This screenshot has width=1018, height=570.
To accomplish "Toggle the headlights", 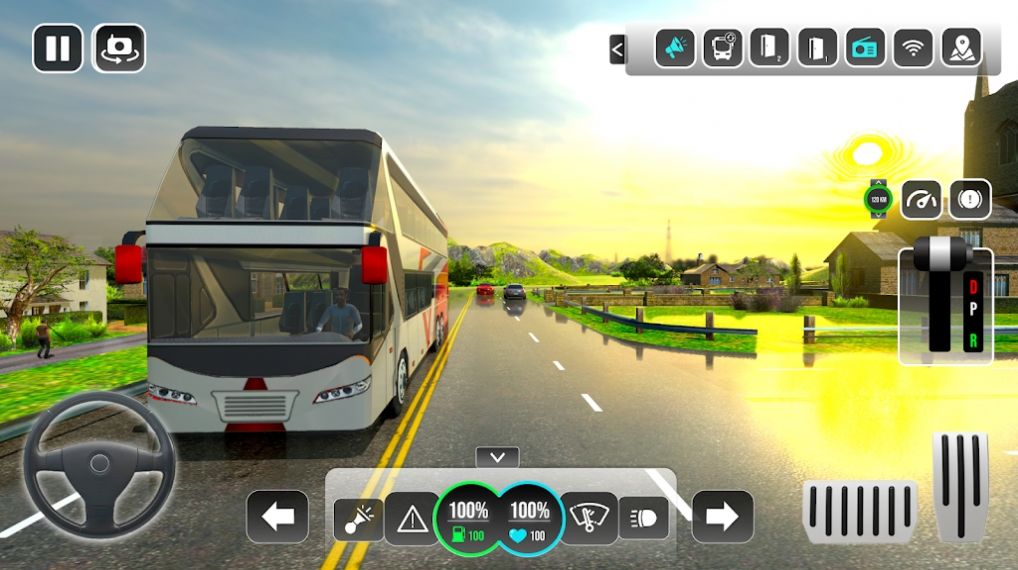I will pyautogui.click(x=643, y=517).
